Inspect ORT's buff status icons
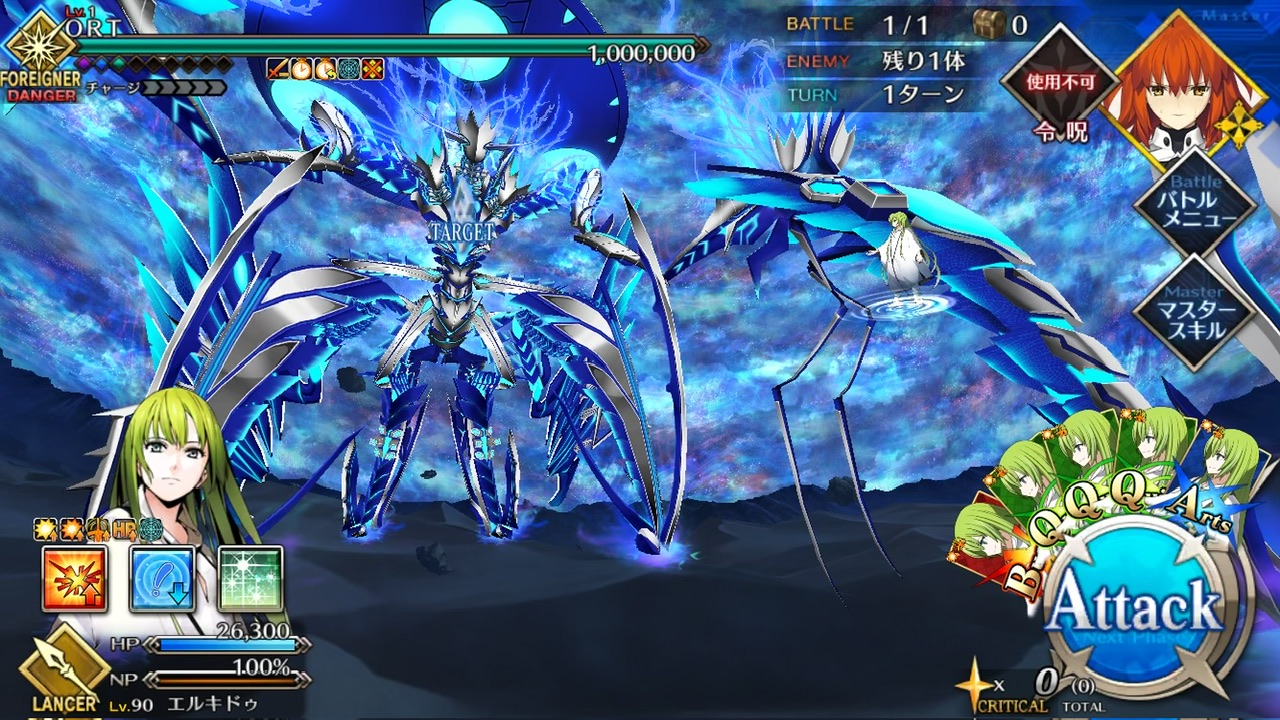The image size is (1280, 720). coord(324,69)
